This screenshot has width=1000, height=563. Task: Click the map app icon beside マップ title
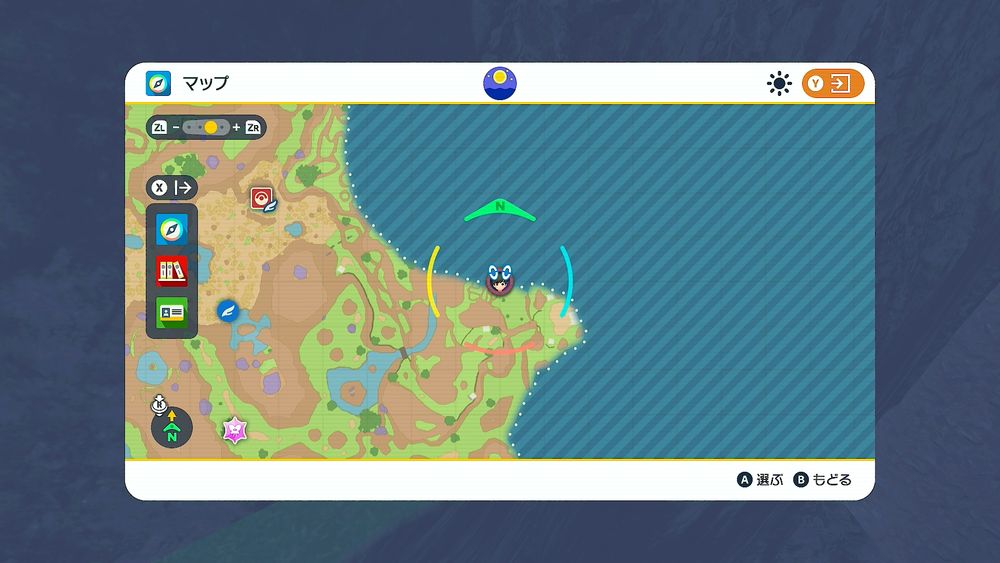[x=159, y=83]
